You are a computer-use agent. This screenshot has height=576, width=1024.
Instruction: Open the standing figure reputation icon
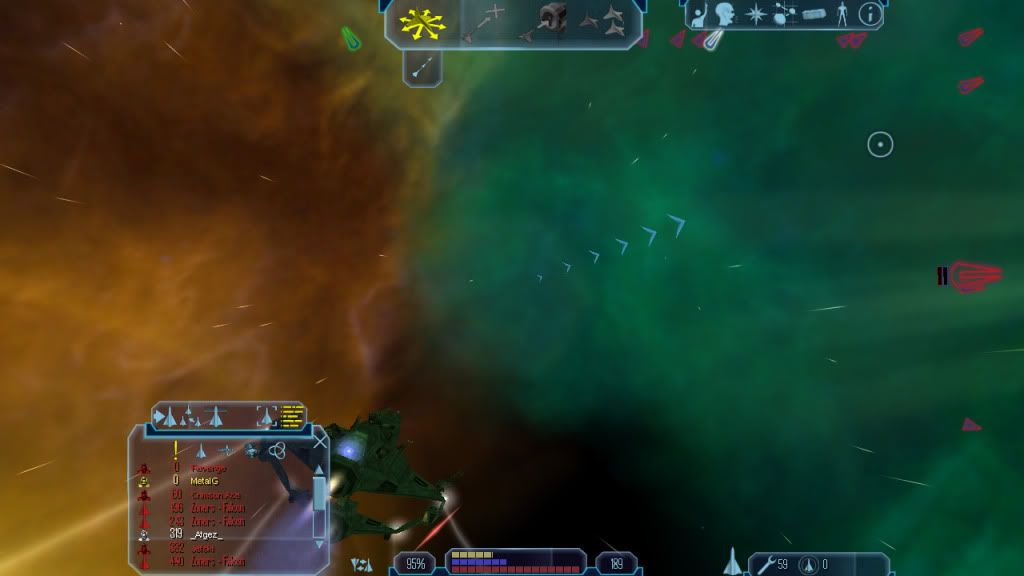[843, 15]
